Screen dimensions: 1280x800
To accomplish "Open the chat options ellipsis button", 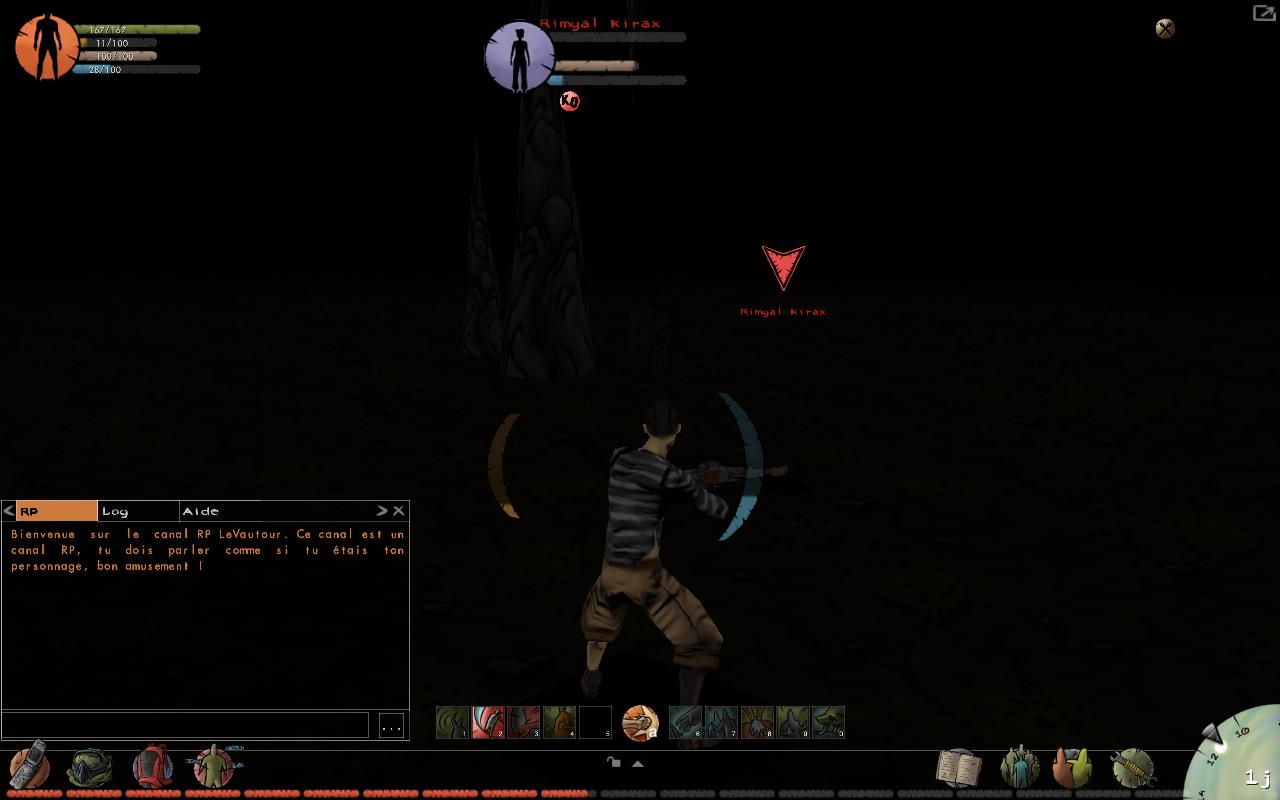I will point(391,726).
